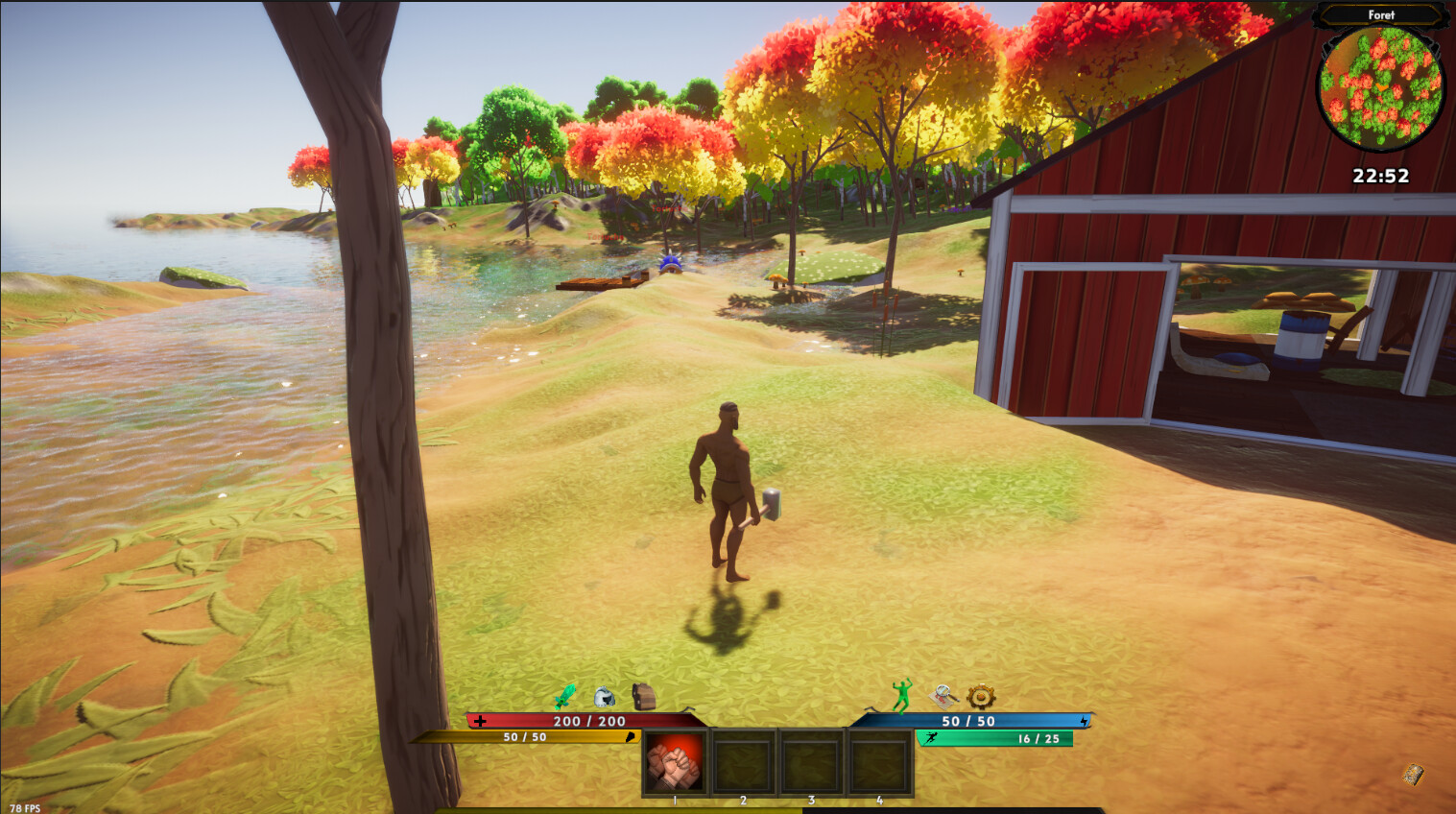
Task: Open the book icon in the corner
Action: [x=1413, y=774]
